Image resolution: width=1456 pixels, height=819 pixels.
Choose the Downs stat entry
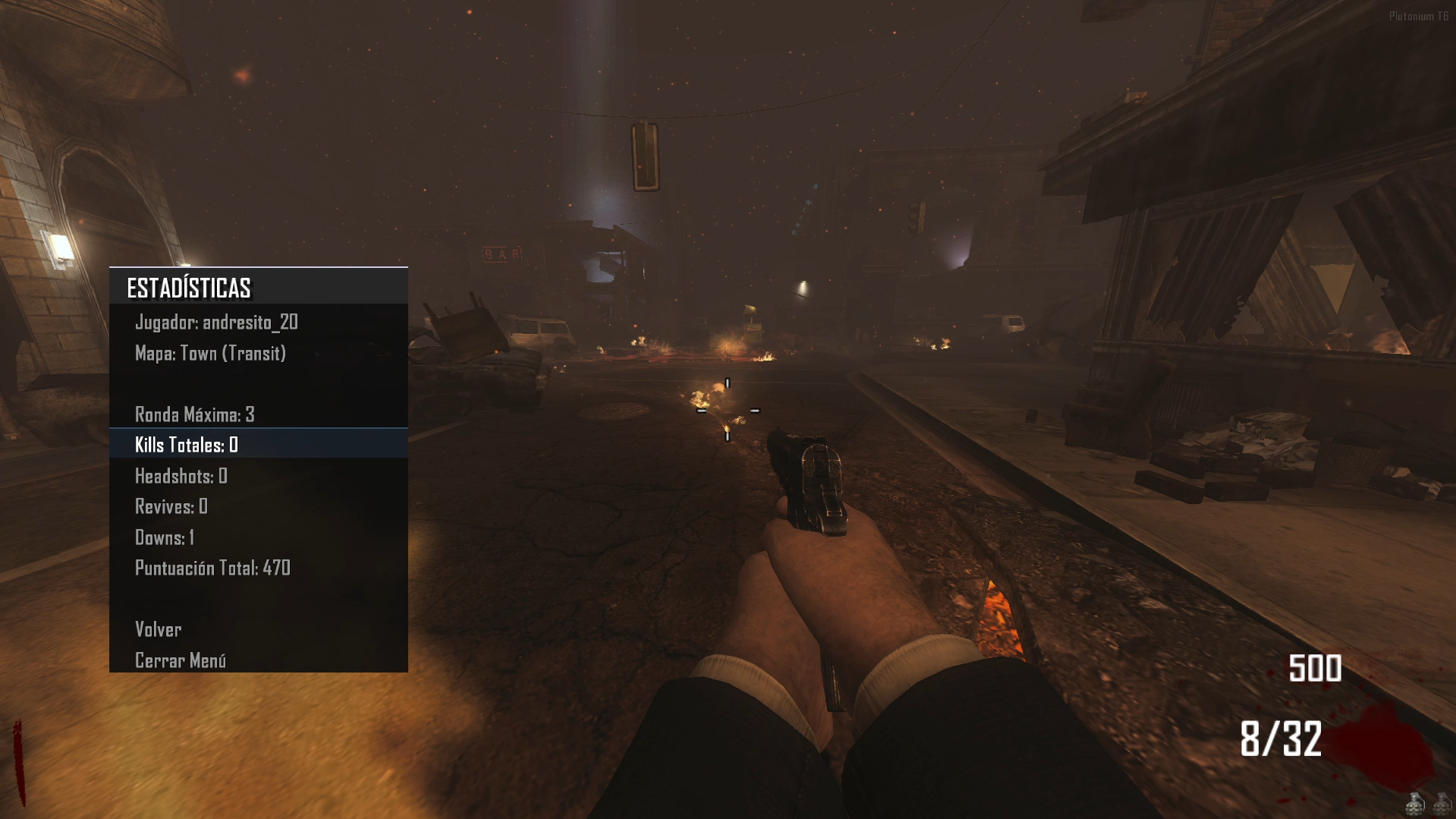click(x=165, y=537)
